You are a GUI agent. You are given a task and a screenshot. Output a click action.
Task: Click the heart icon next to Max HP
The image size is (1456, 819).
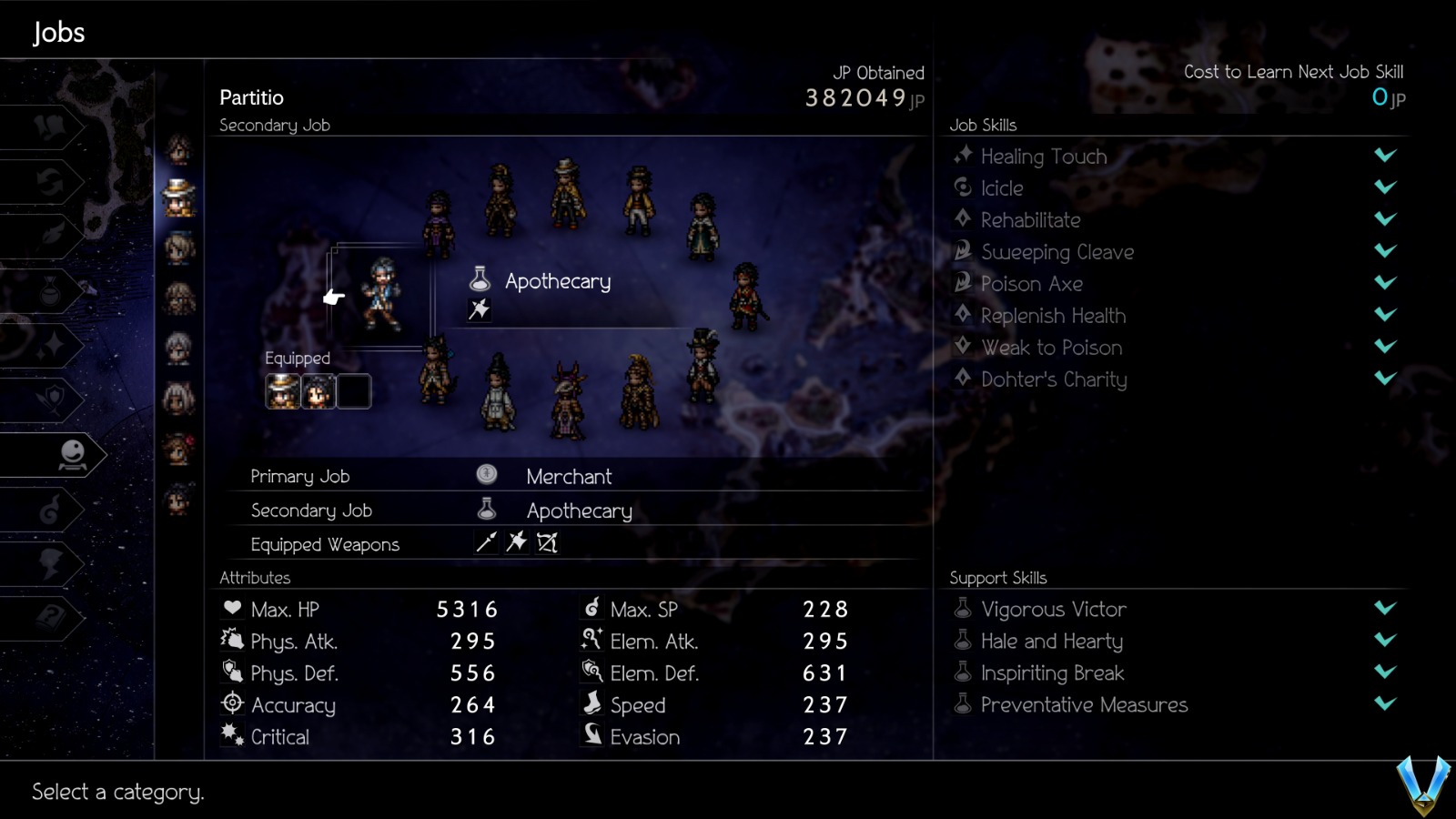231,609
